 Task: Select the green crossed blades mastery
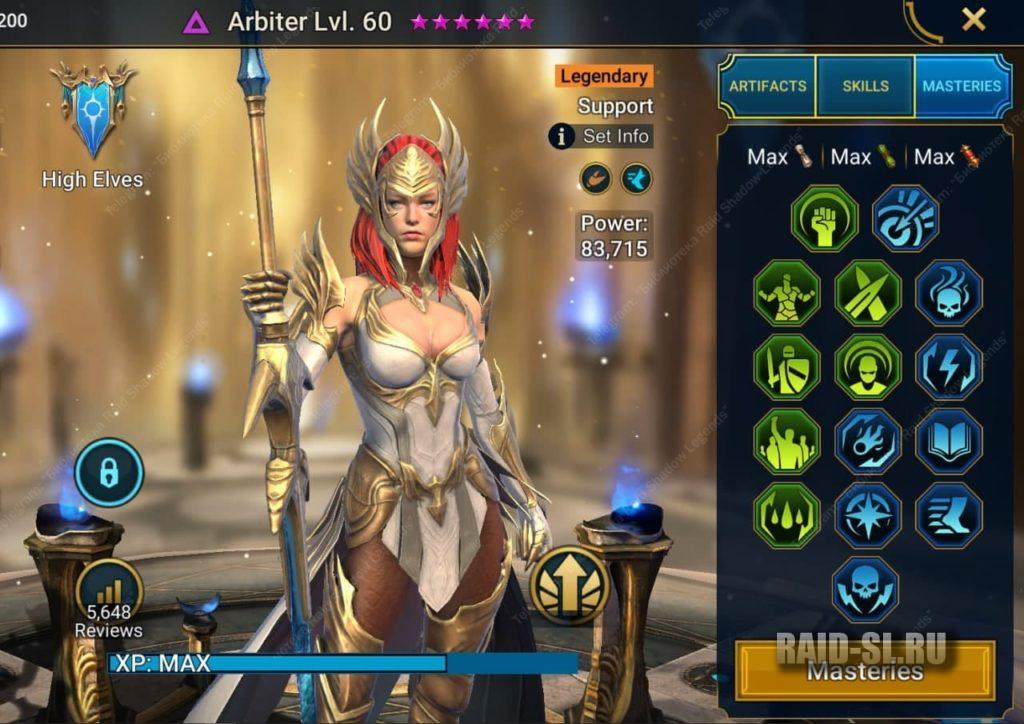867,293
